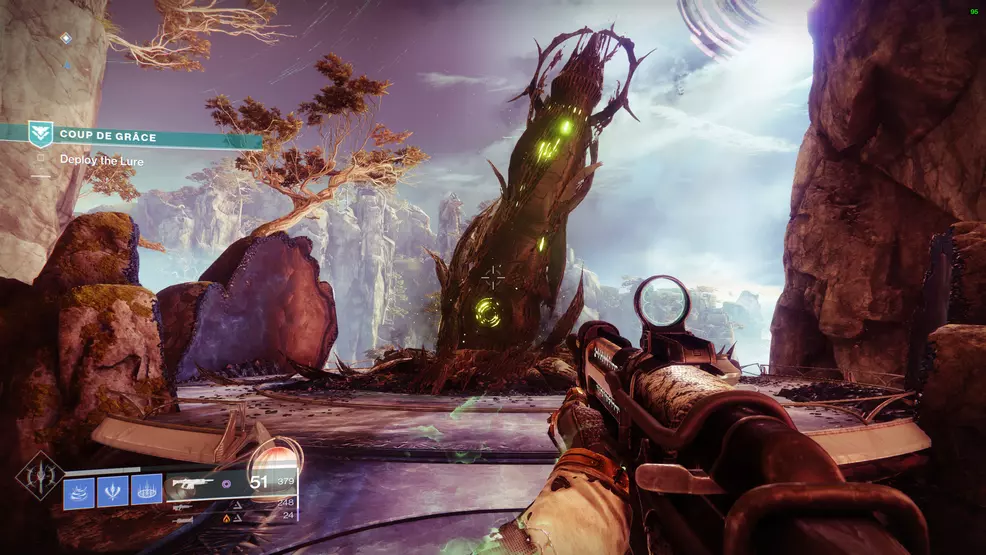The height and width of the screenshot is (555, 986).
Task: Activate the leftmost blue grenade ability
Action: click(79, 491)
